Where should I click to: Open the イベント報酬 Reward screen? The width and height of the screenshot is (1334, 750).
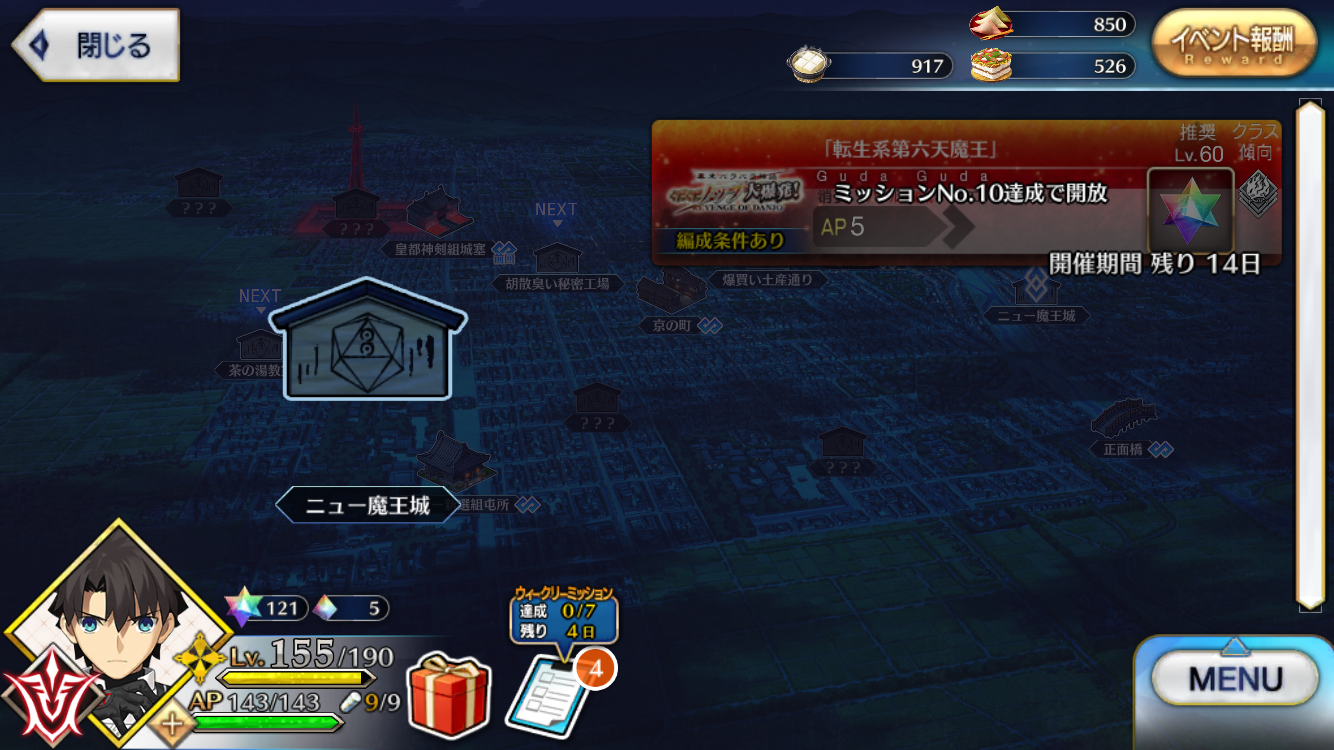[x=1233, y=43]
